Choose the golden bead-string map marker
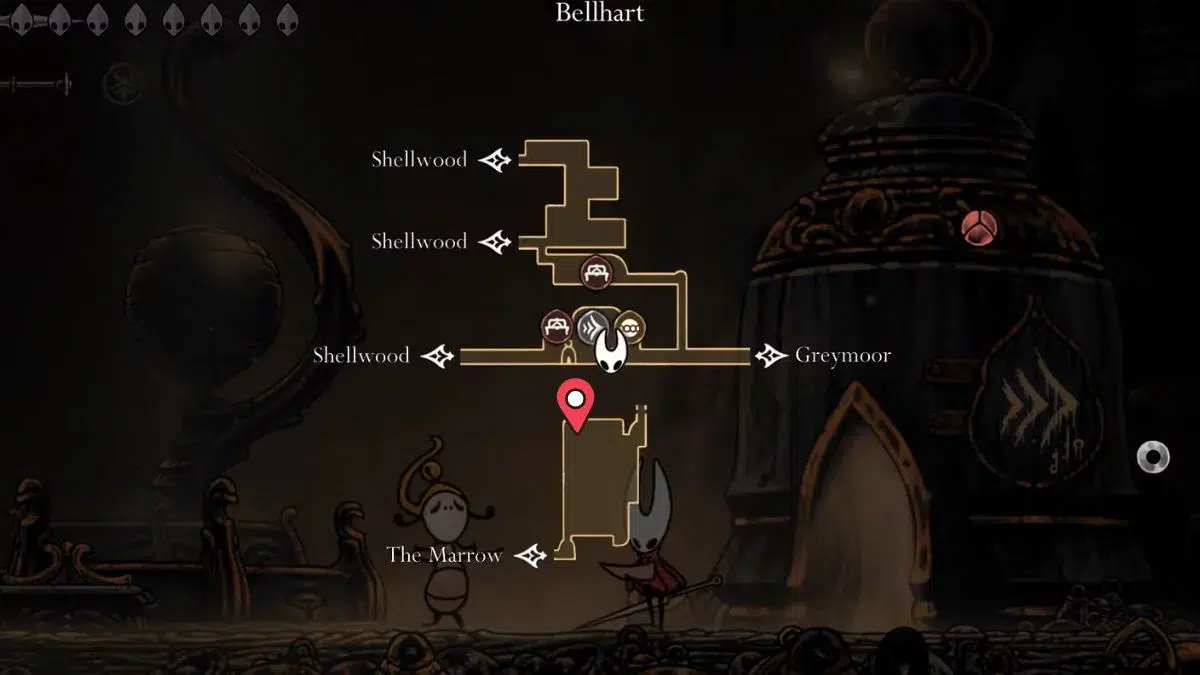Image resolution: width=1200 pixels, height=675 pixels. click(628, 326)
